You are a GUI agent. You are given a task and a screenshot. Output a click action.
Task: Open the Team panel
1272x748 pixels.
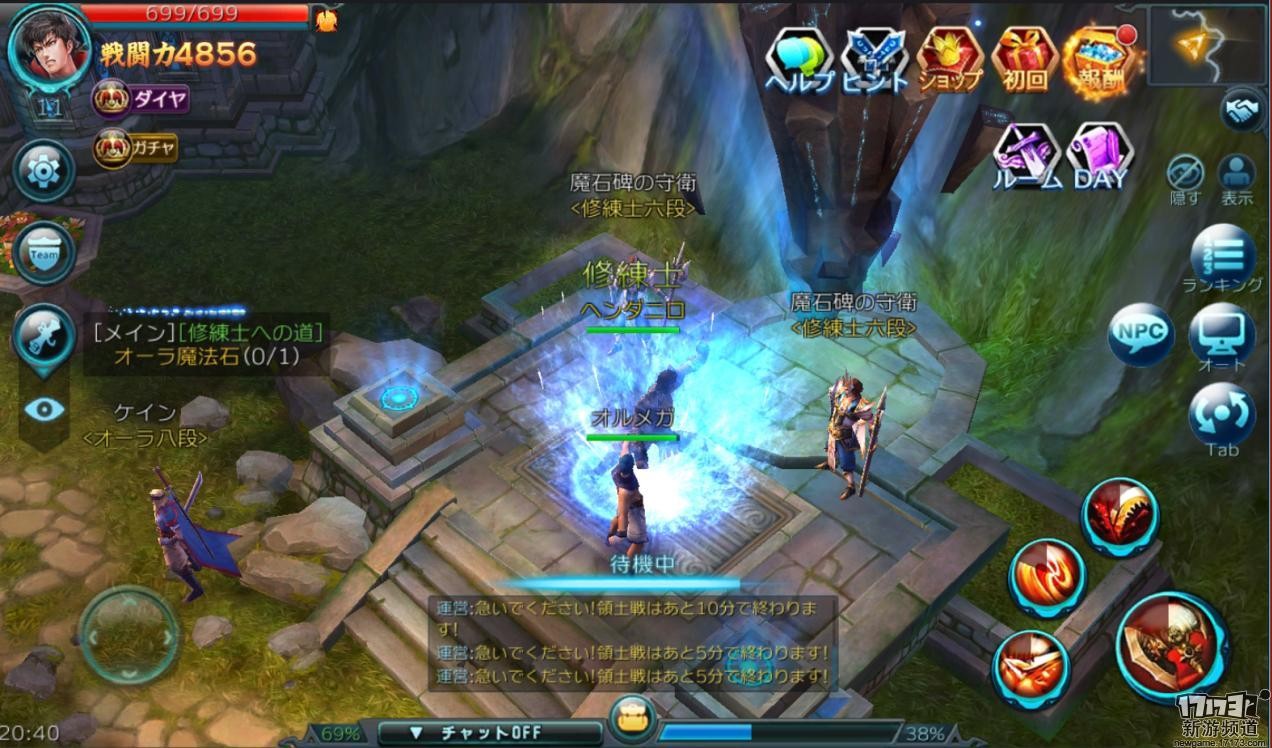(44, 253)
